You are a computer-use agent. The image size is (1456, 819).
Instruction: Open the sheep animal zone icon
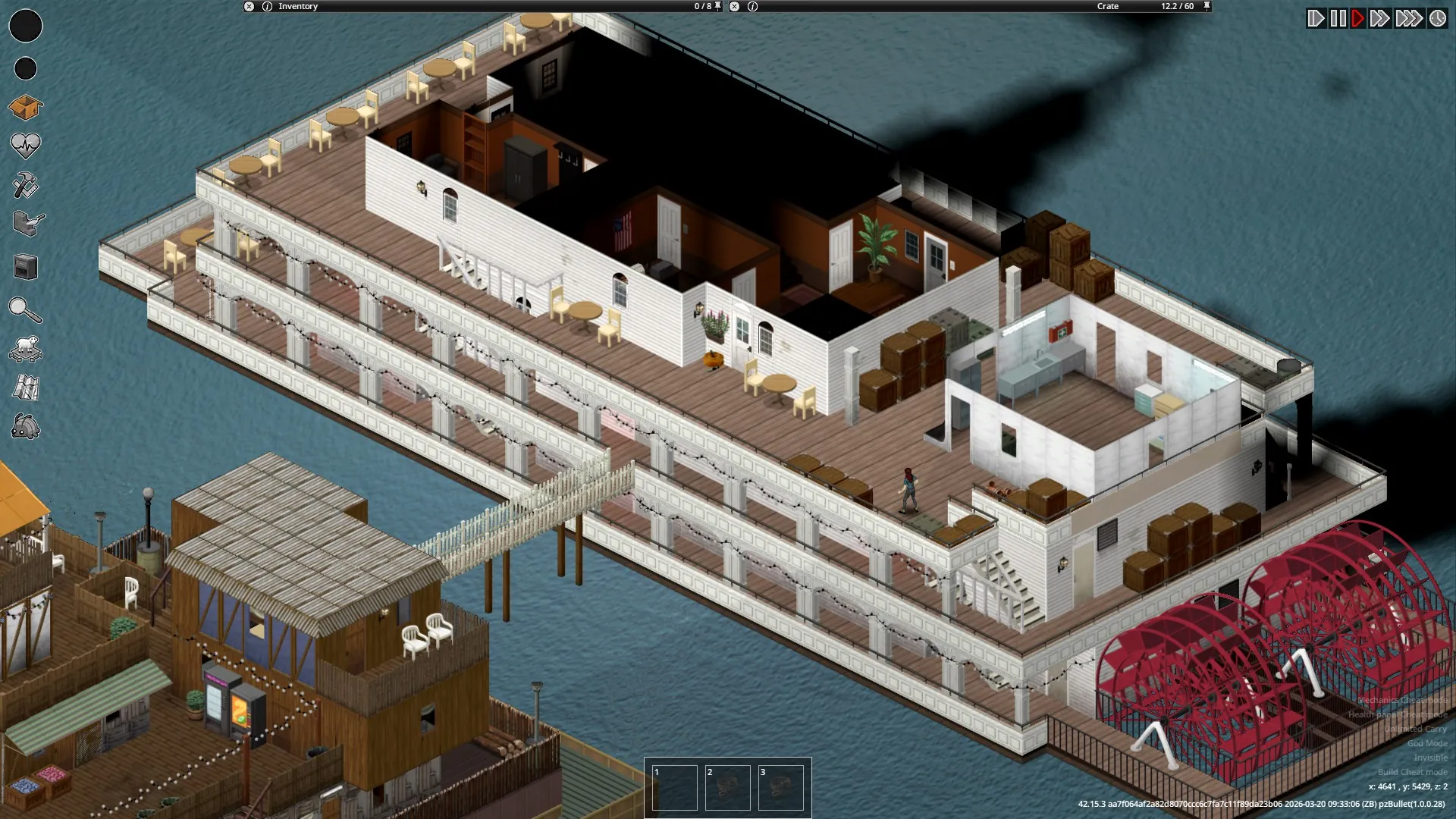coord(25,348)
